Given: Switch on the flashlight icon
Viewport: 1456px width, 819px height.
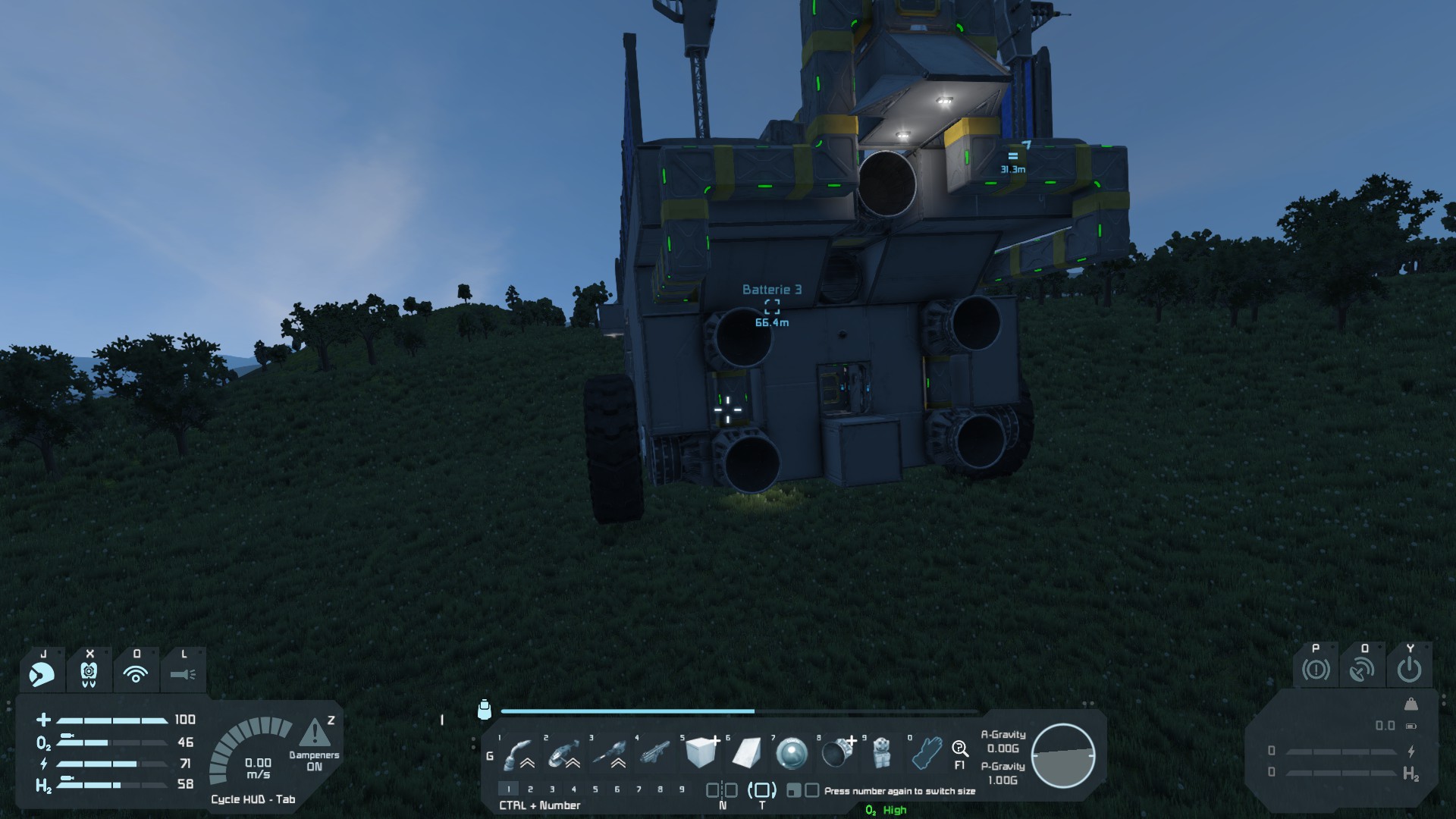Looking at the screenshot, I should [183, 673].
